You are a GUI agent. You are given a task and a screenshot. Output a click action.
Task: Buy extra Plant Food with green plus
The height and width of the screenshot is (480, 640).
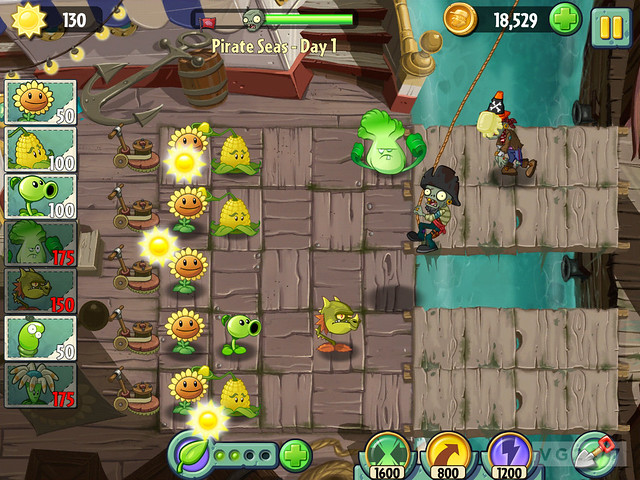[x=295, y=455]
